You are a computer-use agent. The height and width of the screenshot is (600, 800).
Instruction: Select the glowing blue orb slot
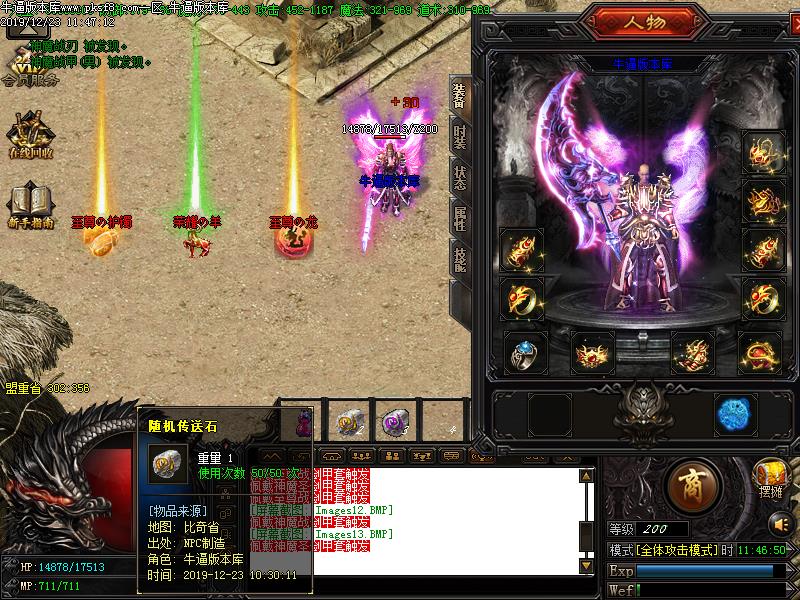pyautogui.click(x=734, y=412)
